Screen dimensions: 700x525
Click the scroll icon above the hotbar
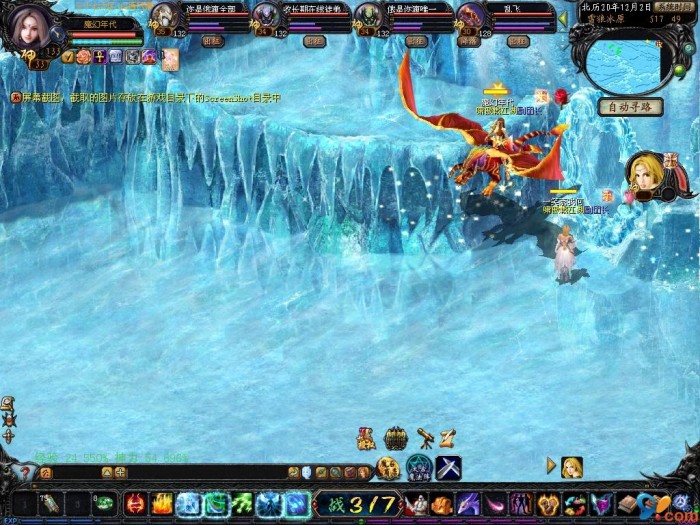[x=448, y=437]
